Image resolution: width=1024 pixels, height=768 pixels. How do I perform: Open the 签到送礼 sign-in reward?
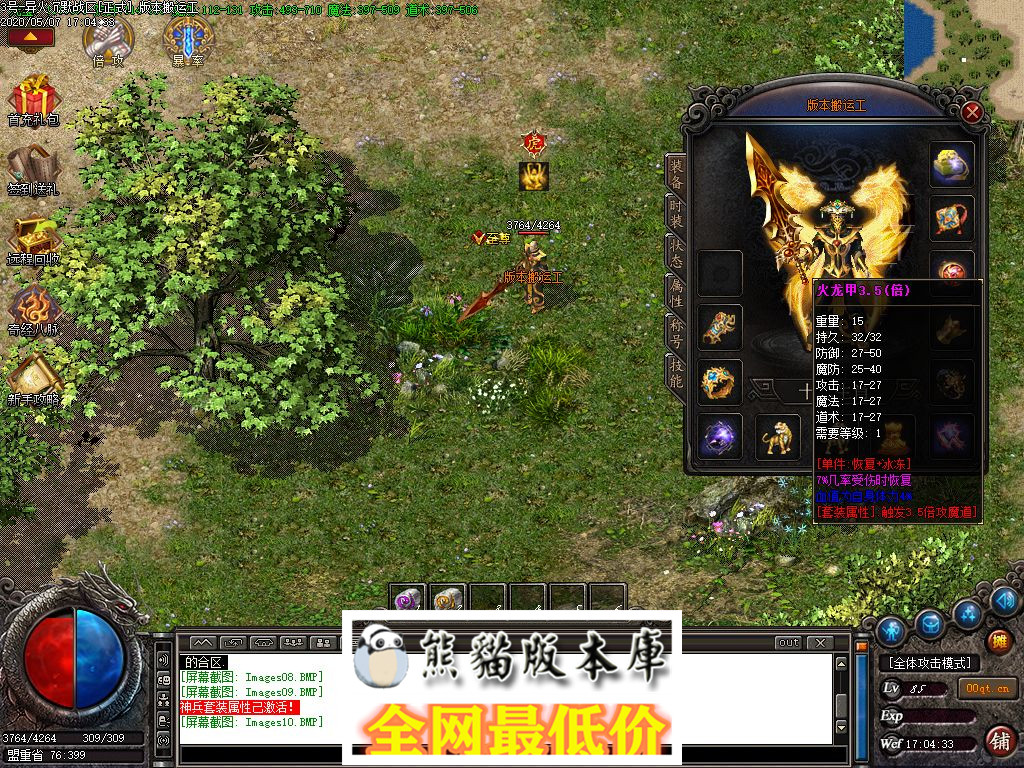coord(33,170)
